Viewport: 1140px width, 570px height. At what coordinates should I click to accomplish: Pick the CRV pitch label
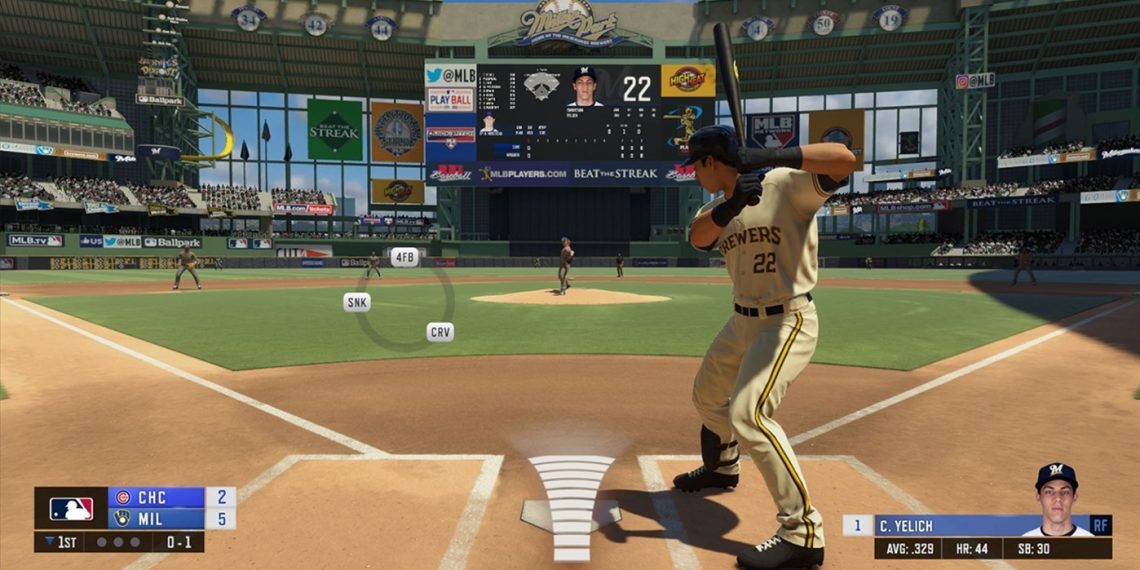440,332
